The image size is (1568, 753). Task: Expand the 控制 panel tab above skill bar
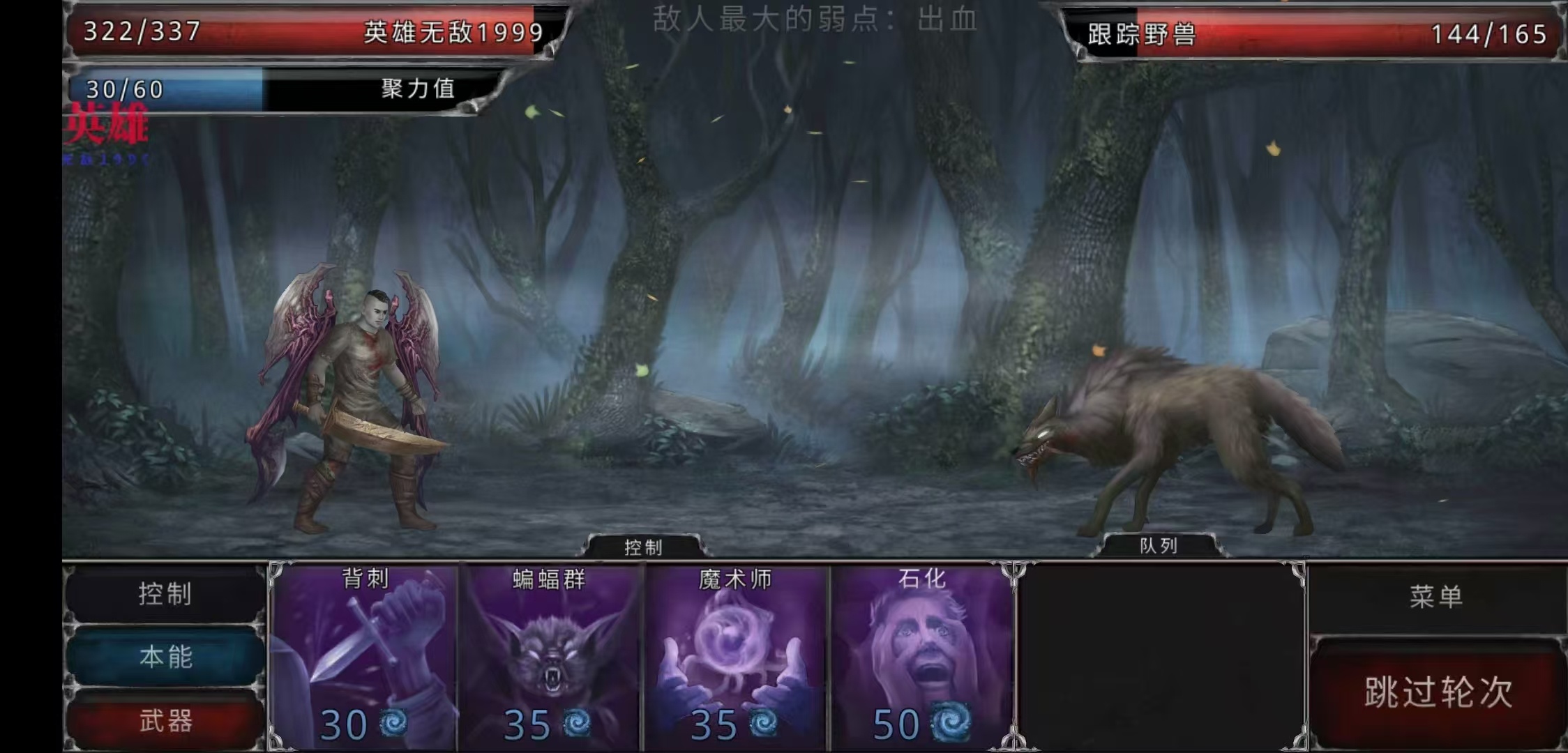(x=642, y=548)
